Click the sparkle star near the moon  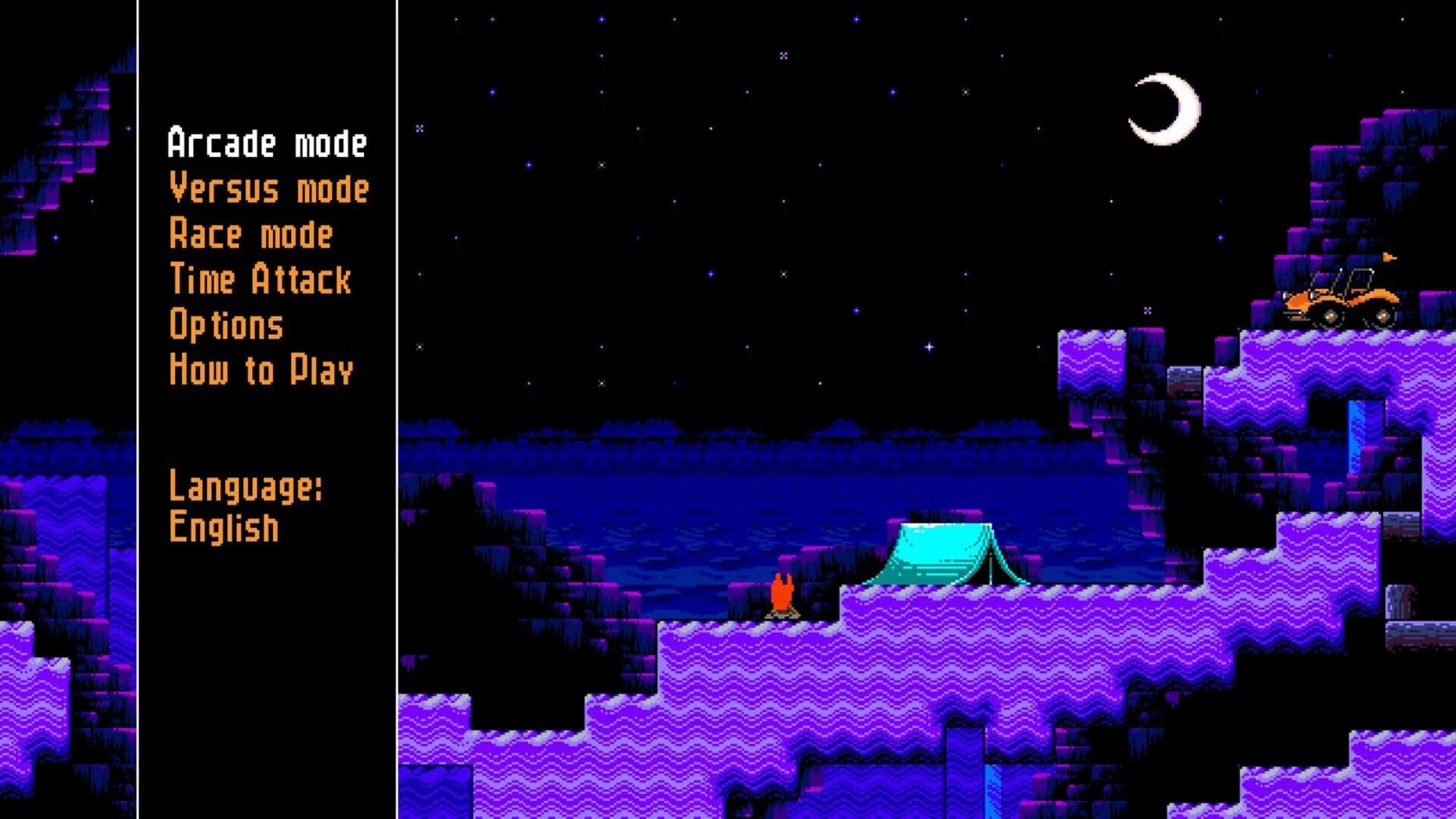pos(1147,309)
